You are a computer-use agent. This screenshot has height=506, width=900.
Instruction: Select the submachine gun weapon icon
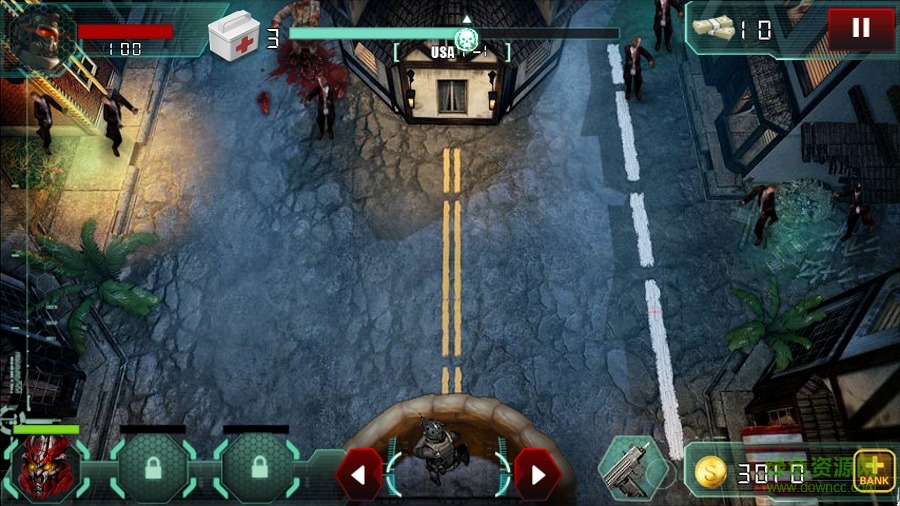(633, 467)
